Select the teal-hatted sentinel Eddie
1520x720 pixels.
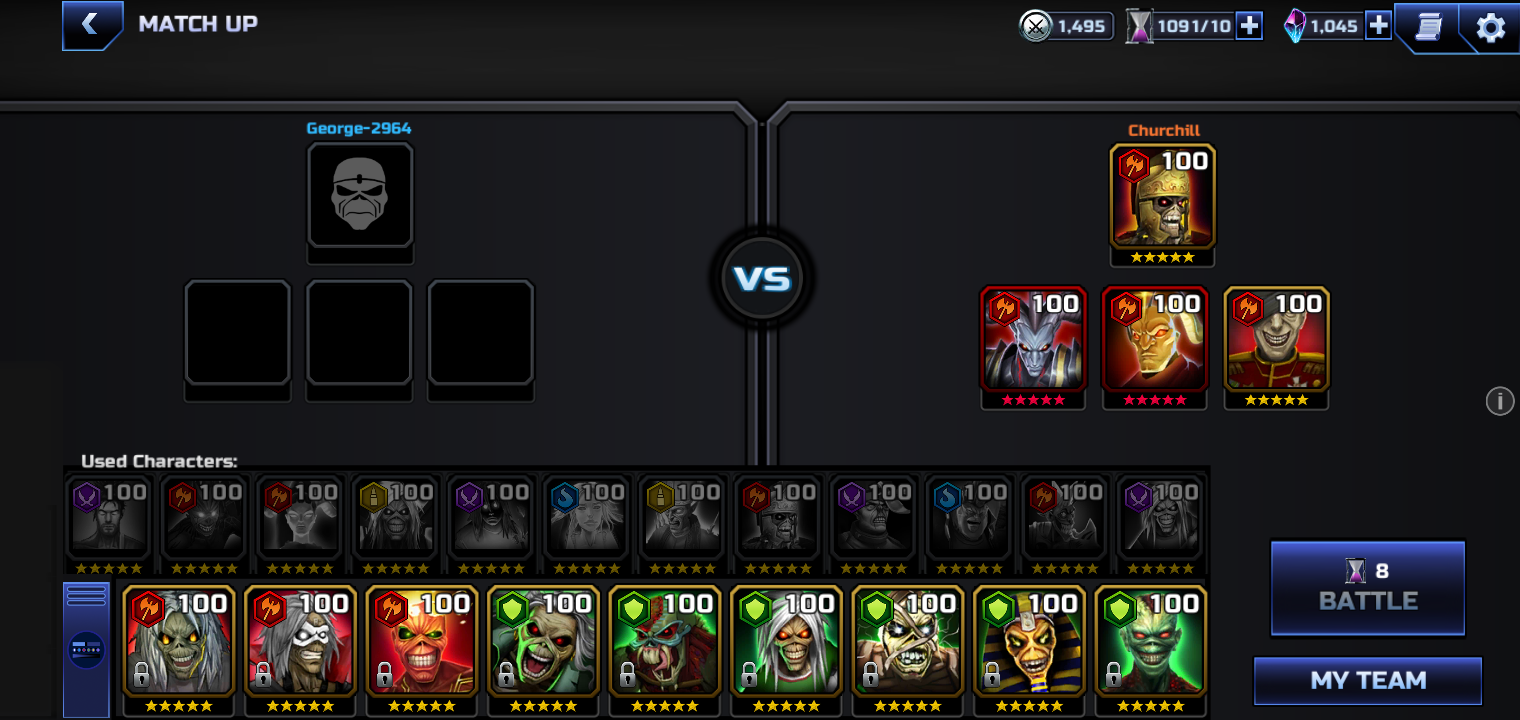[664, 641]
